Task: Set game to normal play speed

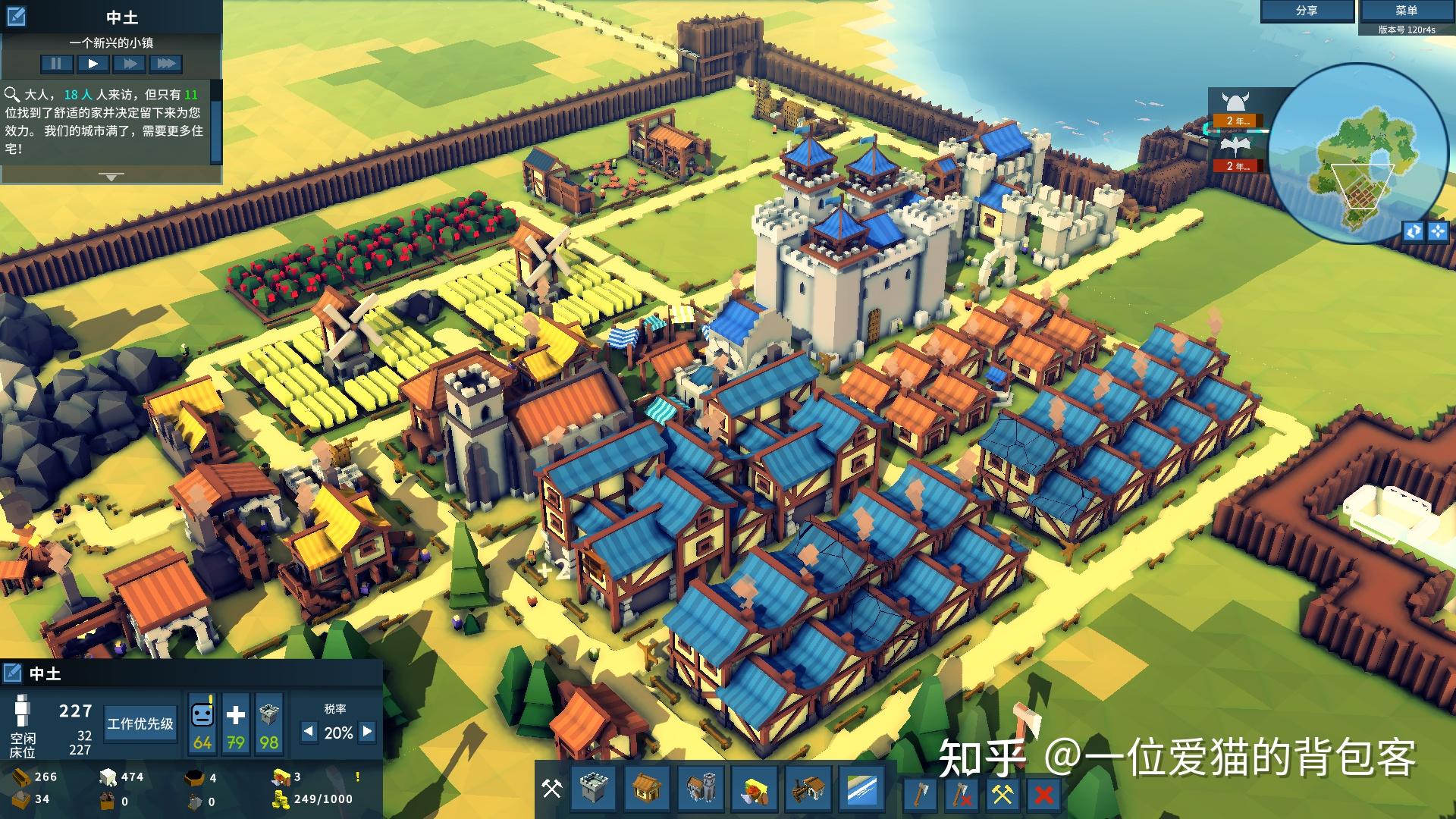Action: point(93,64)
